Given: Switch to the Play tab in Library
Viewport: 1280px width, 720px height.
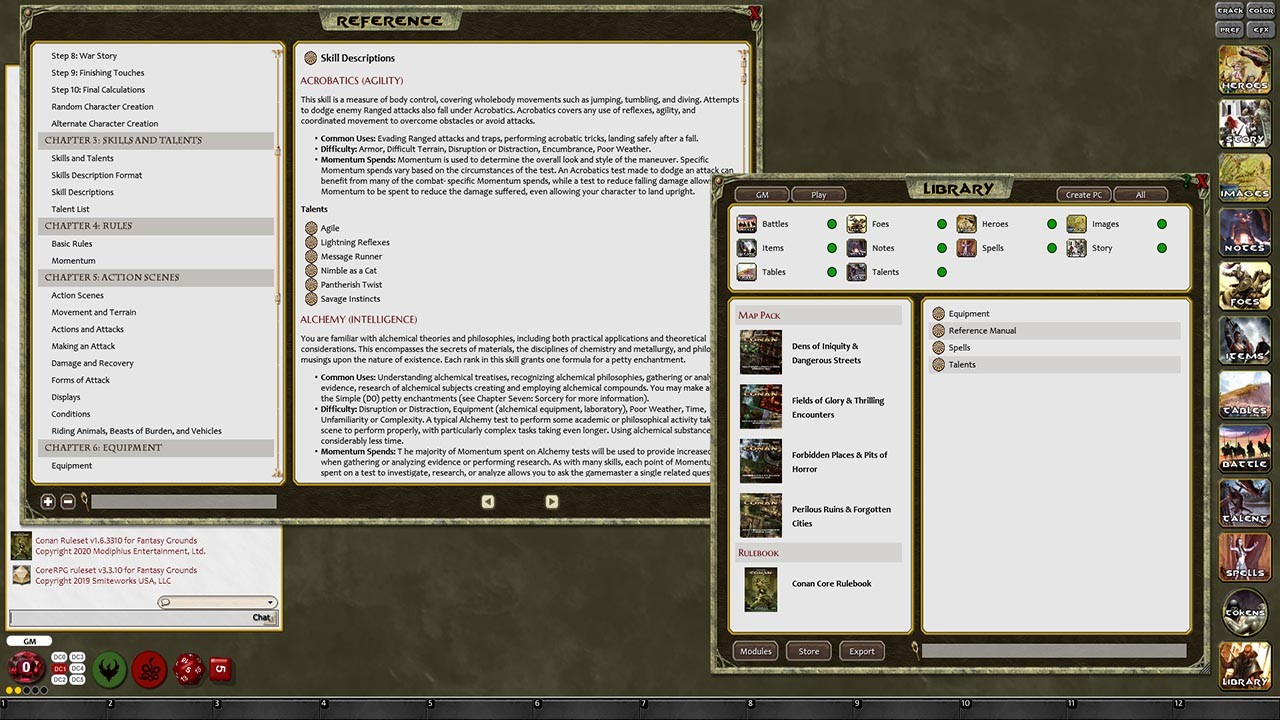Looking at the screenshot, I should click(x=819, y=194).
